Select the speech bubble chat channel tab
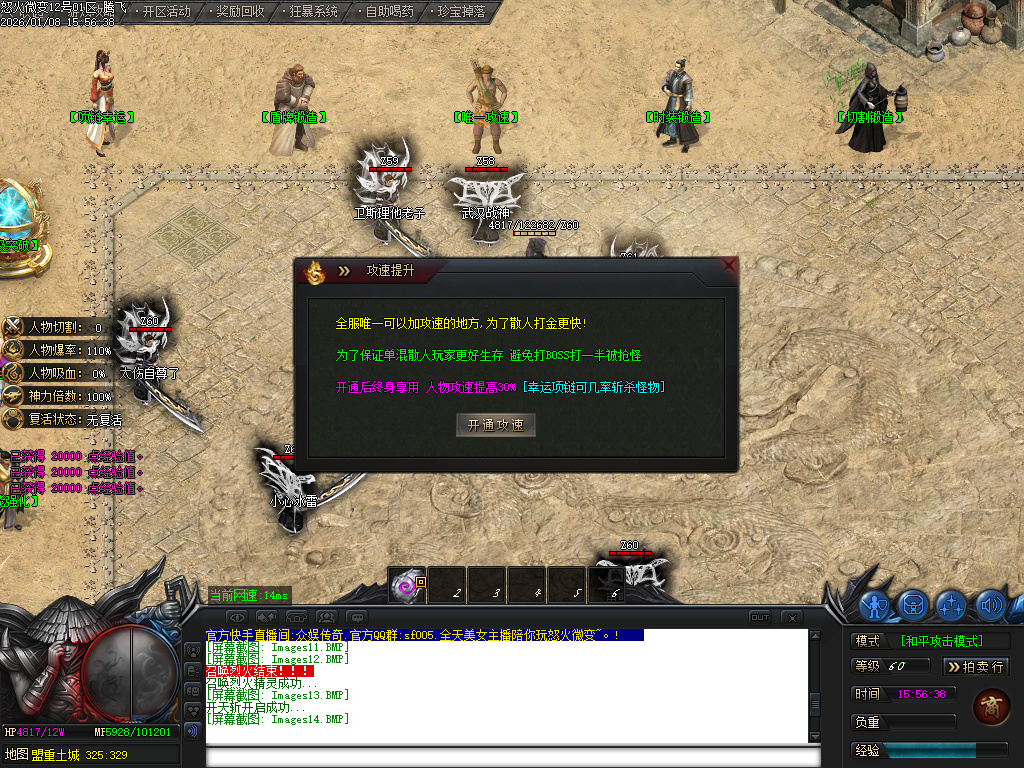This screenshot has height=768, width=1024. (x=357, y=617)
